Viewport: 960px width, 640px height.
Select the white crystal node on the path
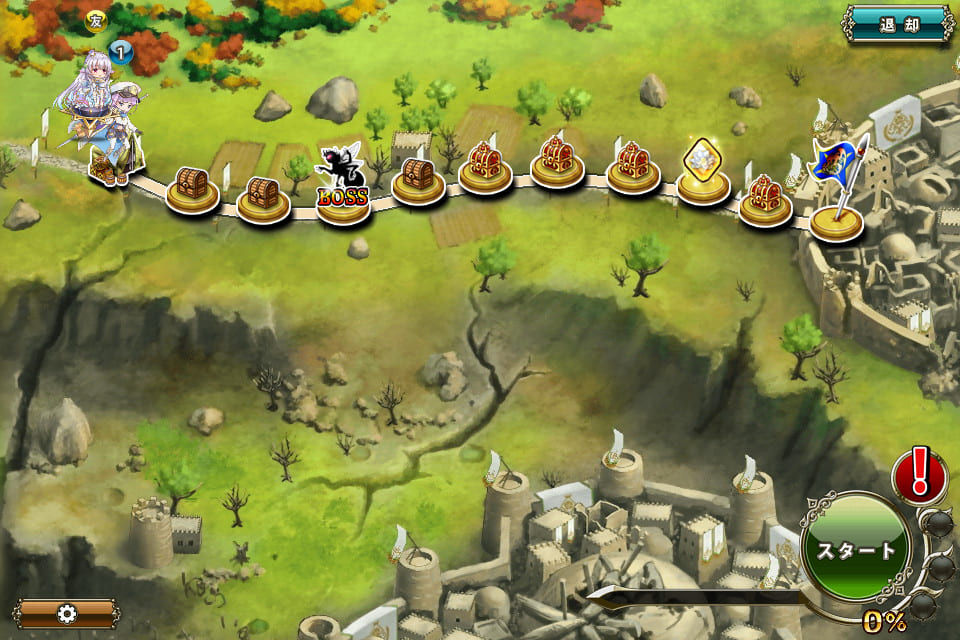point(703,171)
